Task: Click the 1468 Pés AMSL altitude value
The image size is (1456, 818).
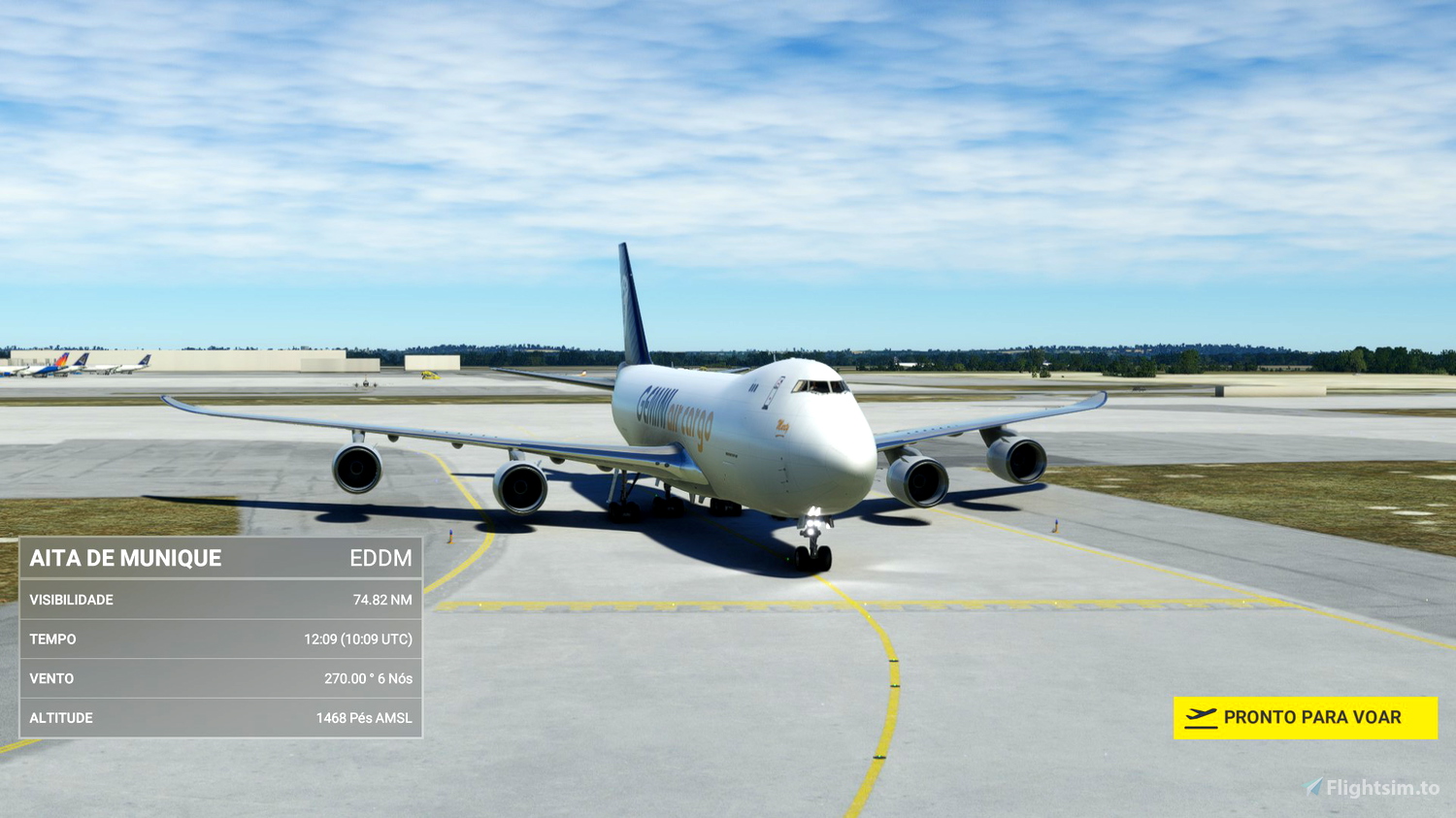Action: coord(363,718)
